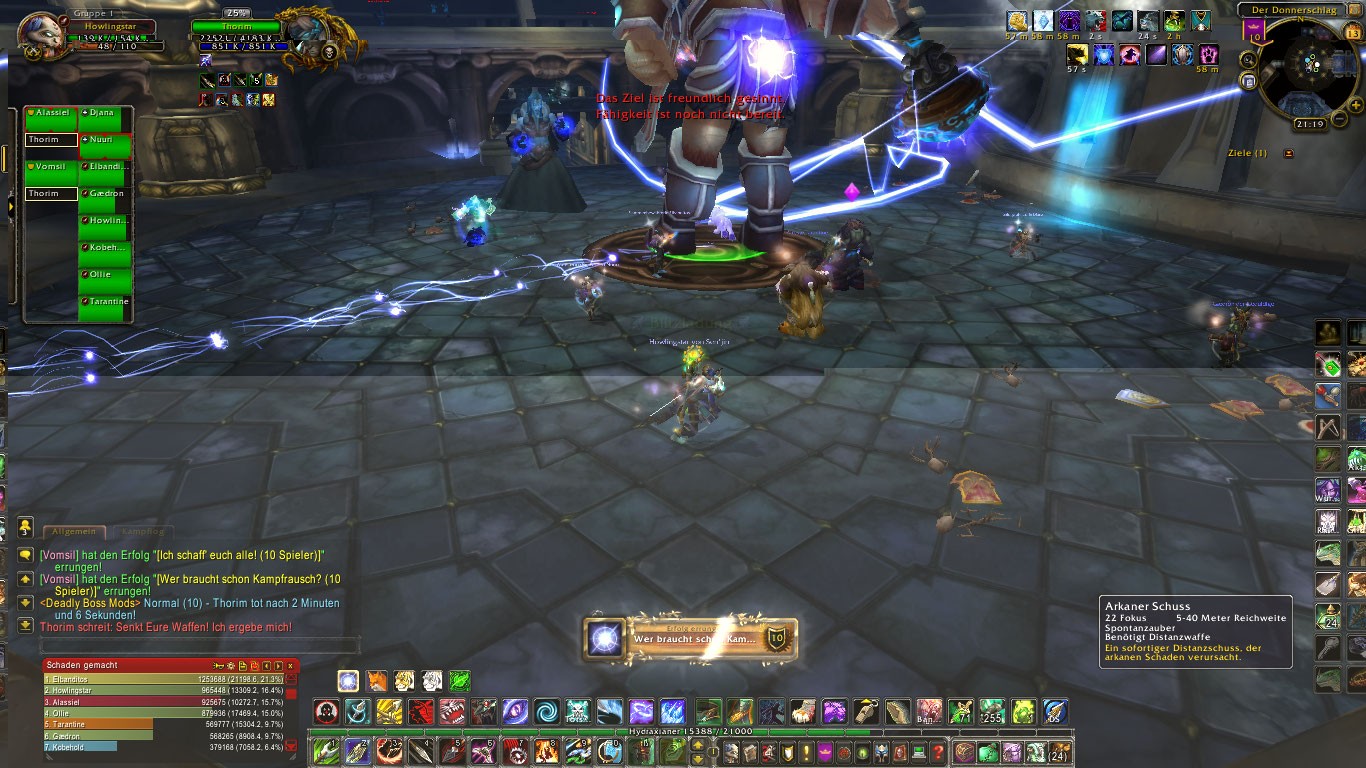Switch to the Allgemein chat tab
1366x768 pixels.
pyautogui.click(x=74, y=532)
